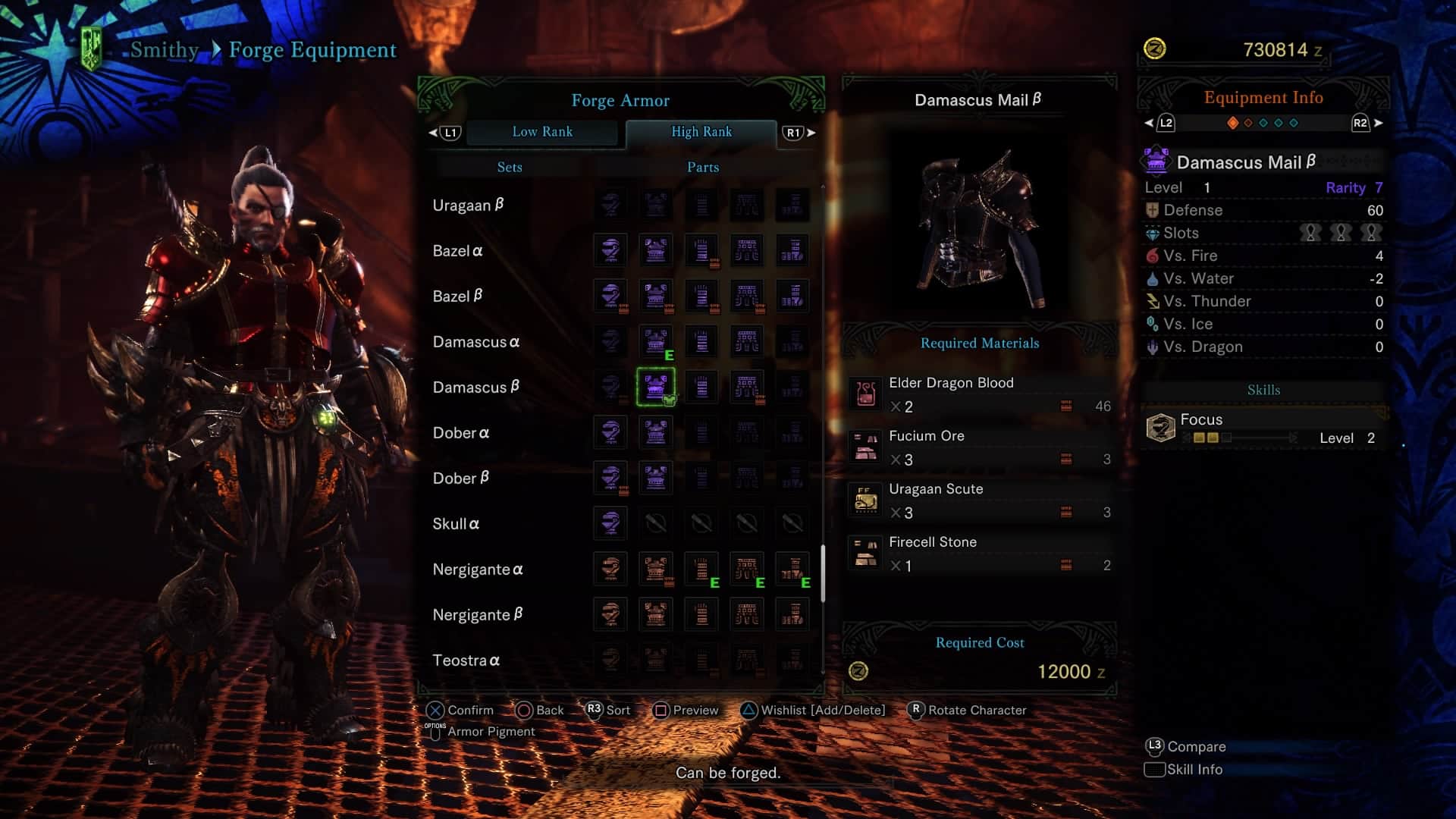Click the Elder Dragon Blood material icon
The width and height of the screenshot is (1456, 819).
click(865, 394)
